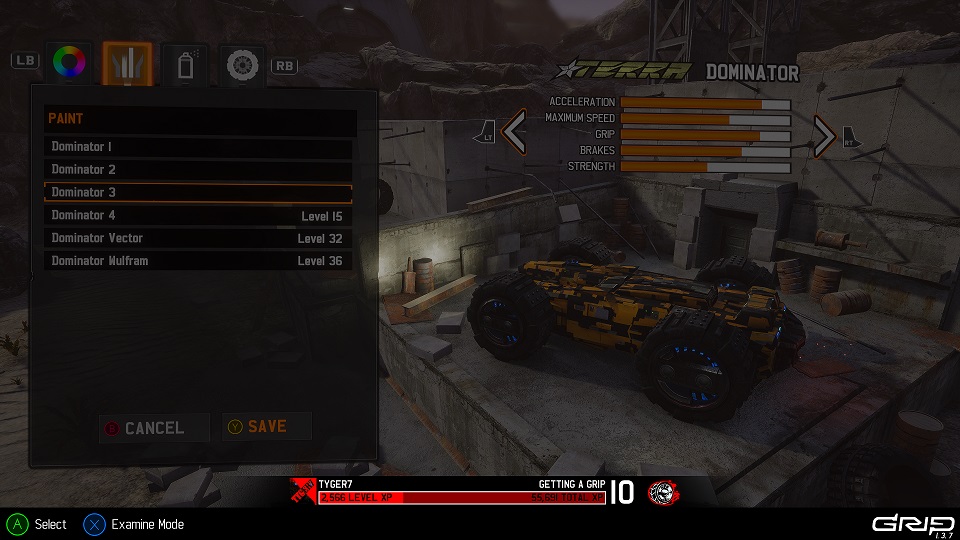Cancel the paint changes

point(154,428)
